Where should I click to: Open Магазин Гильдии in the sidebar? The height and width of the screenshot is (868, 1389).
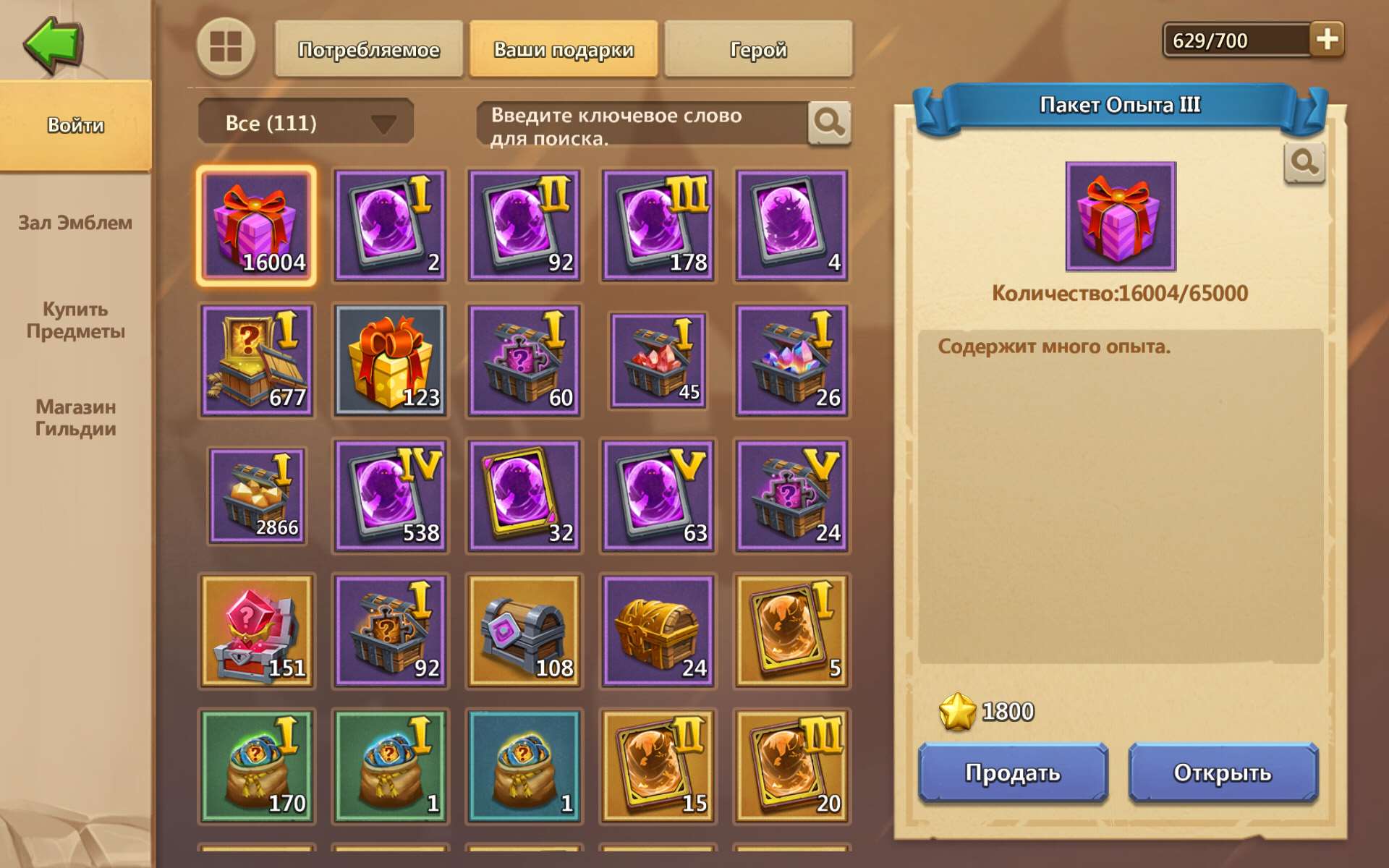75,418
